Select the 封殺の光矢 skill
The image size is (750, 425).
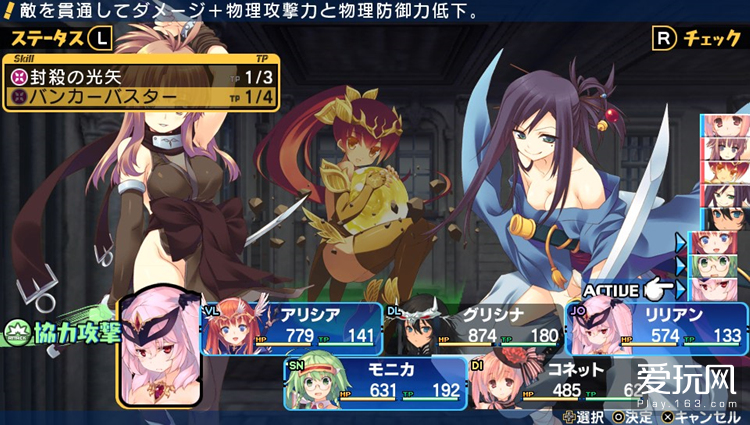click(x=141, y=76)
